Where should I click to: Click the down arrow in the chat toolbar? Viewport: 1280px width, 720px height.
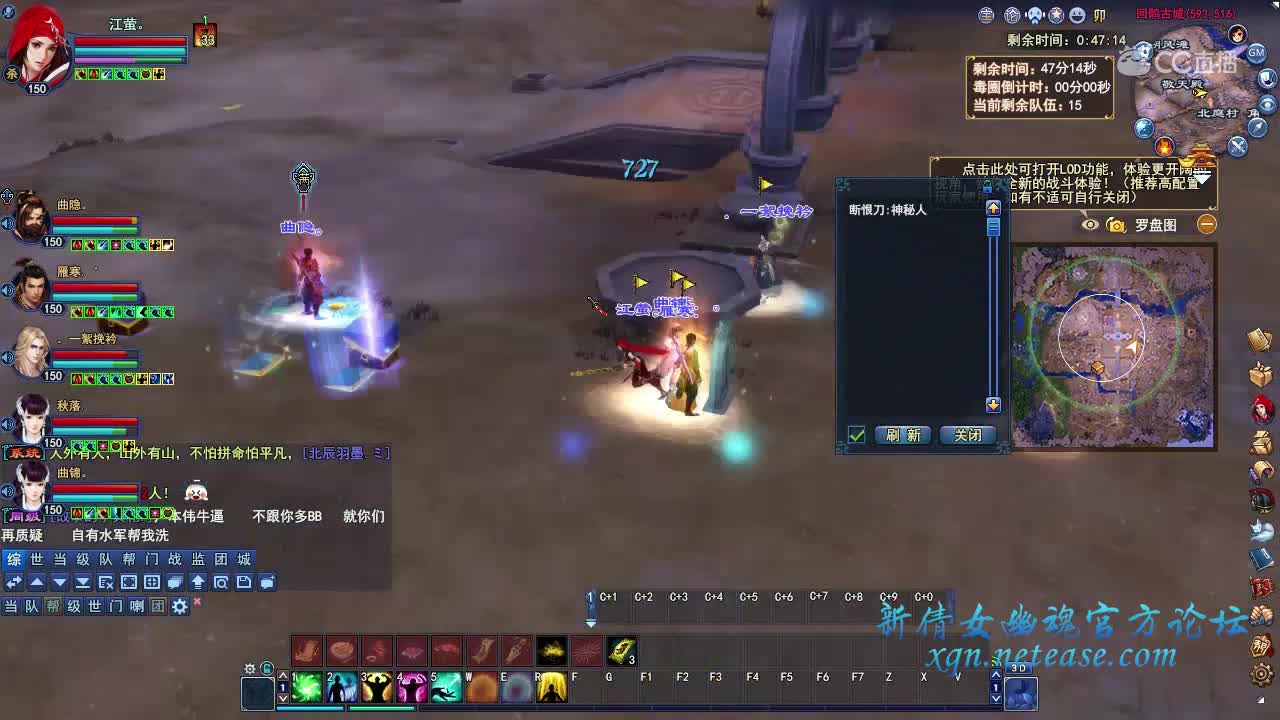pos(60,581)
